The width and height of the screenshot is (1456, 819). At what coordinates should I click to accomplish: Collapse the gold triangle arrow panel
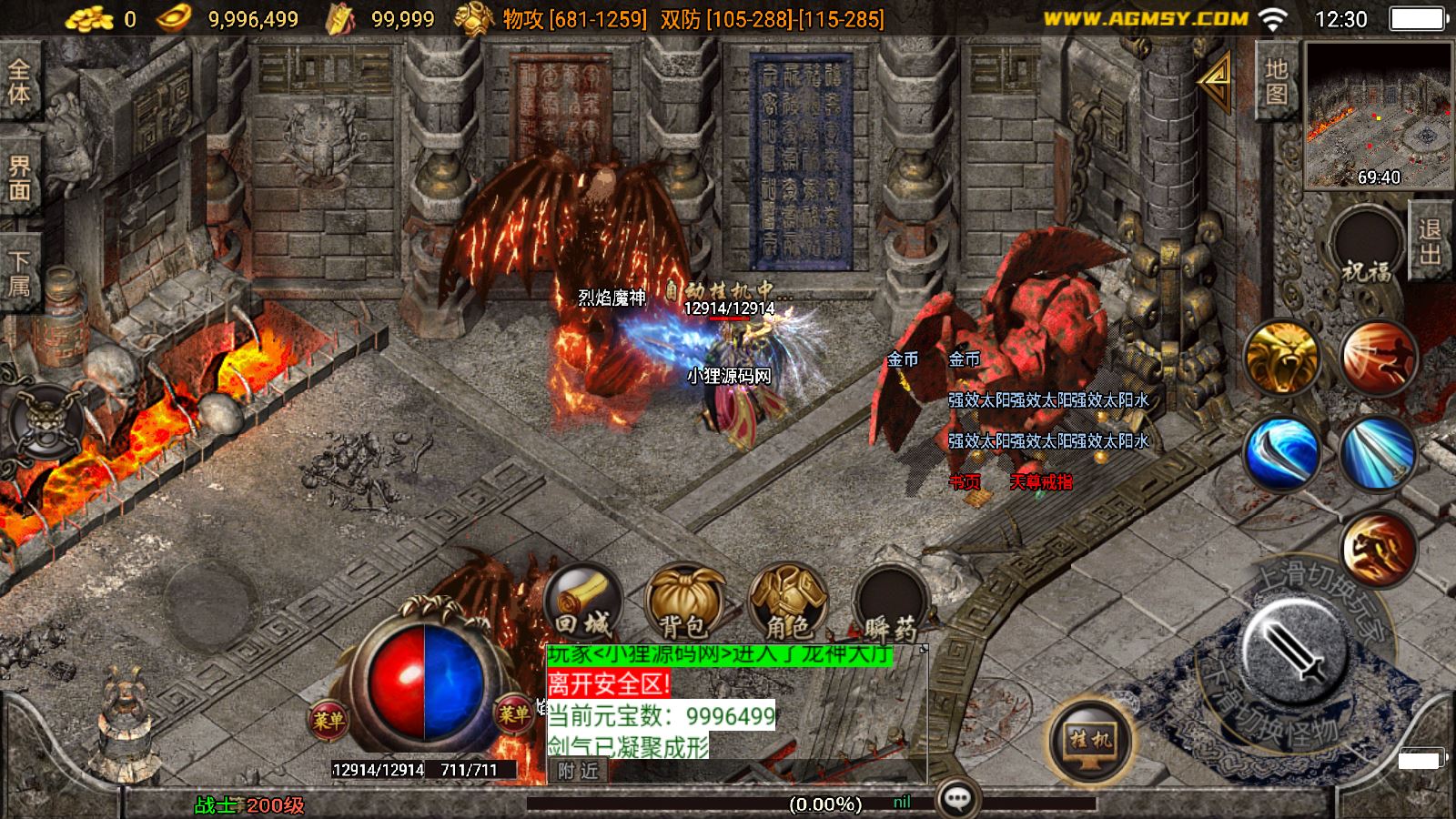coord(1217,80)
